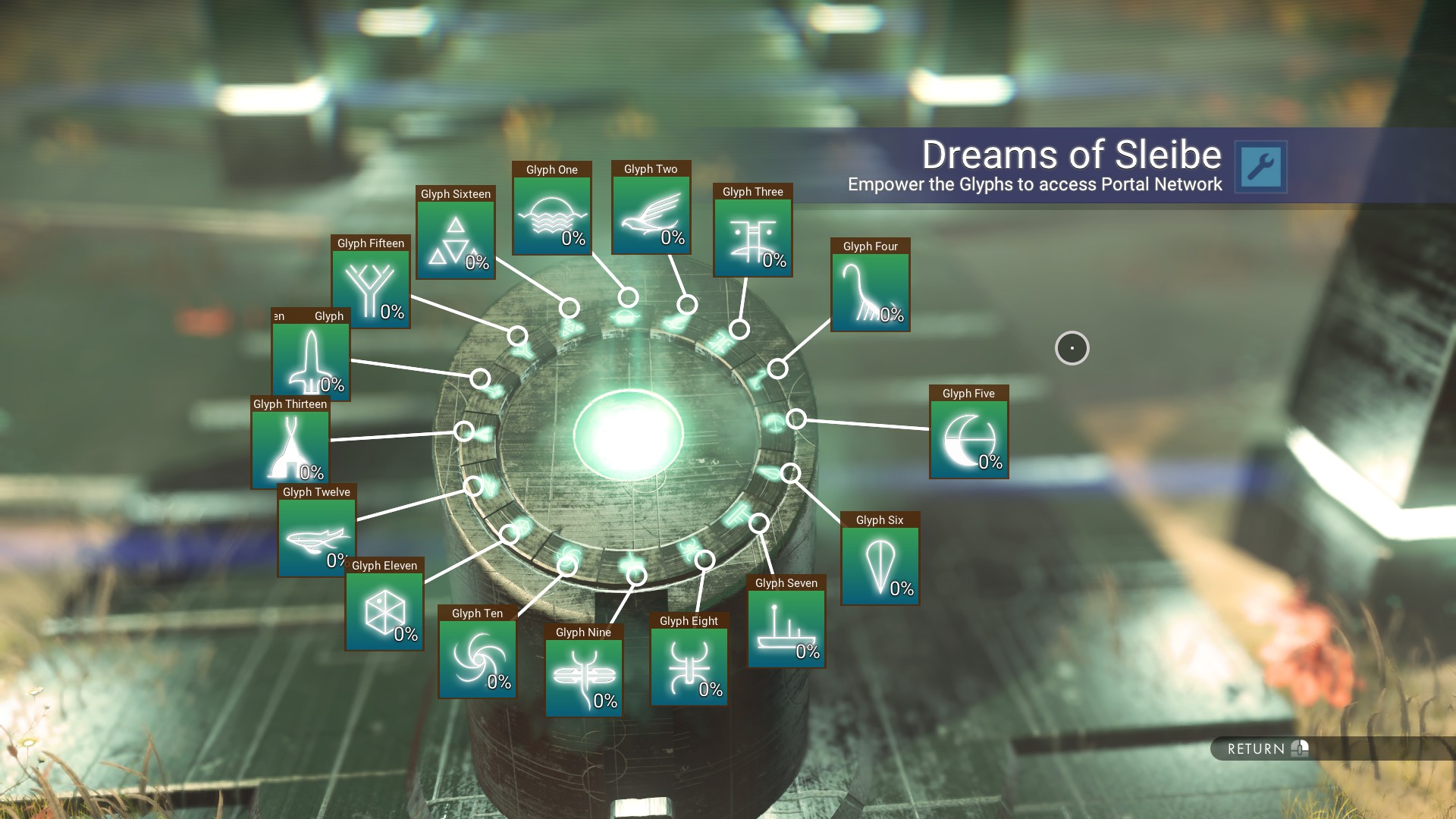This screenshot has width=1456, height=819.
Task: Select the Glyph Six balloon icon
Action: (x=880, y=564)
